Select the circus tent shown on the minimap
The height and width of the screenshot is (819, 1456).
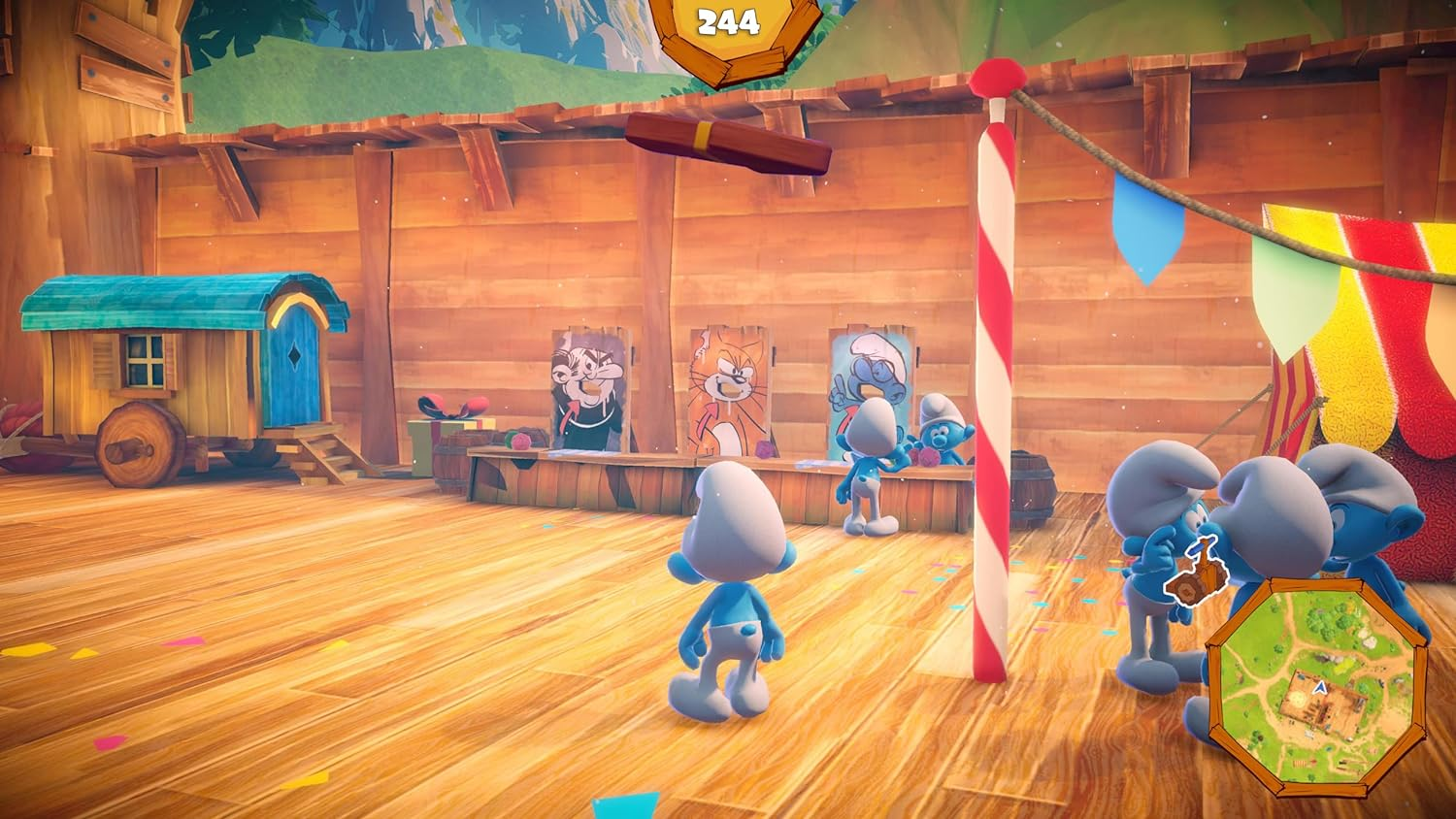[x=1299, y=763]
